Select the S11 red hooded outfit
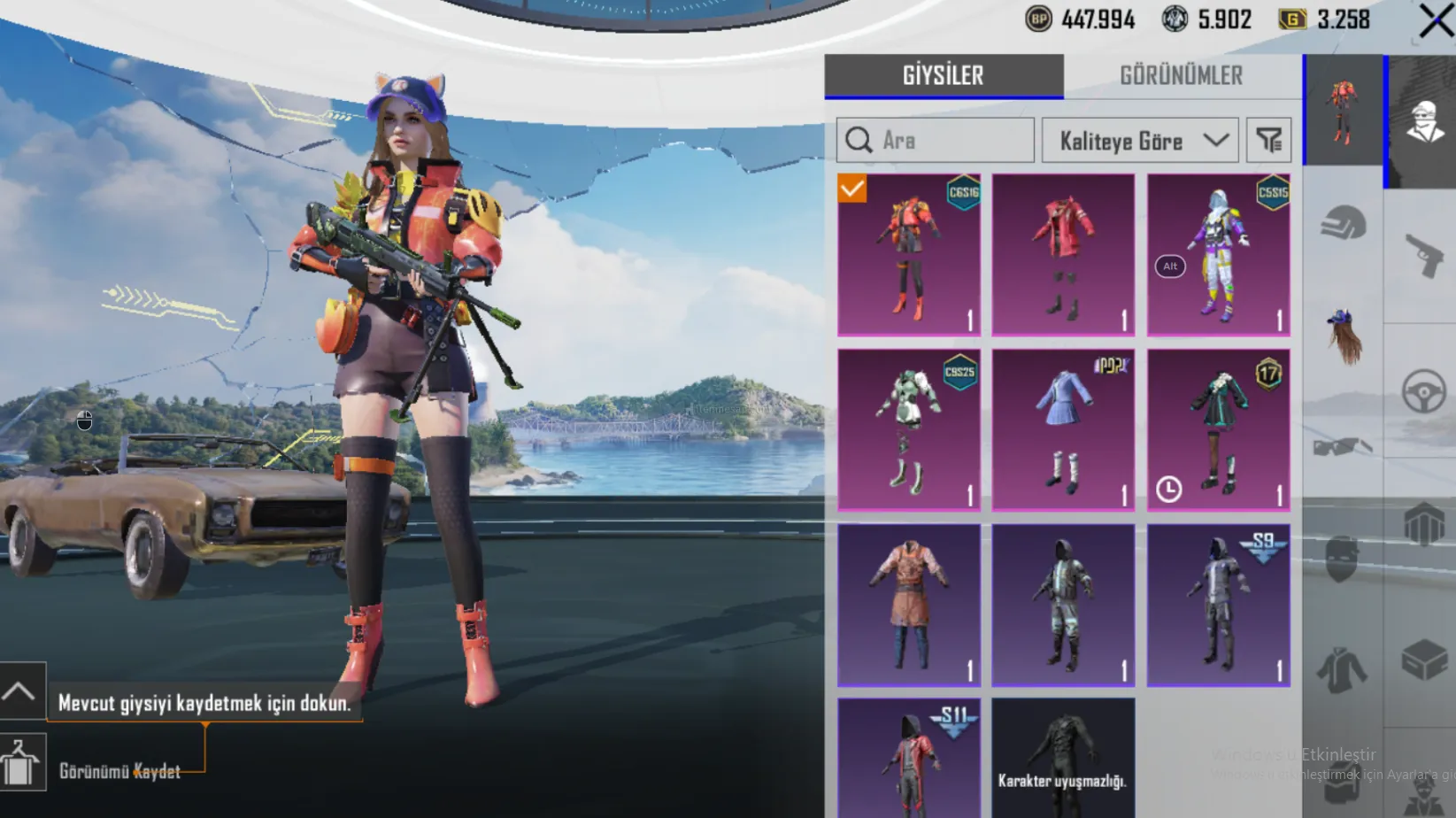This screenshot has width=1456, height=818. [909, 757]
